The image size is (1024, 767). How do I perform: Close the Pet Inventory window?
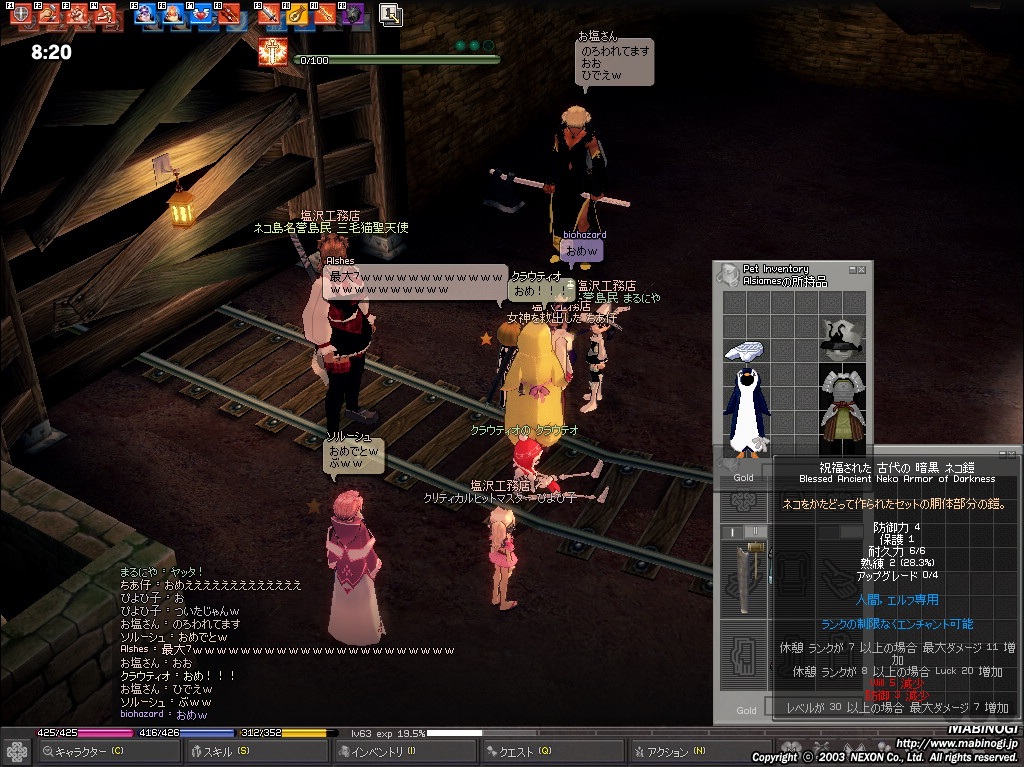click(x=863, y=269)
